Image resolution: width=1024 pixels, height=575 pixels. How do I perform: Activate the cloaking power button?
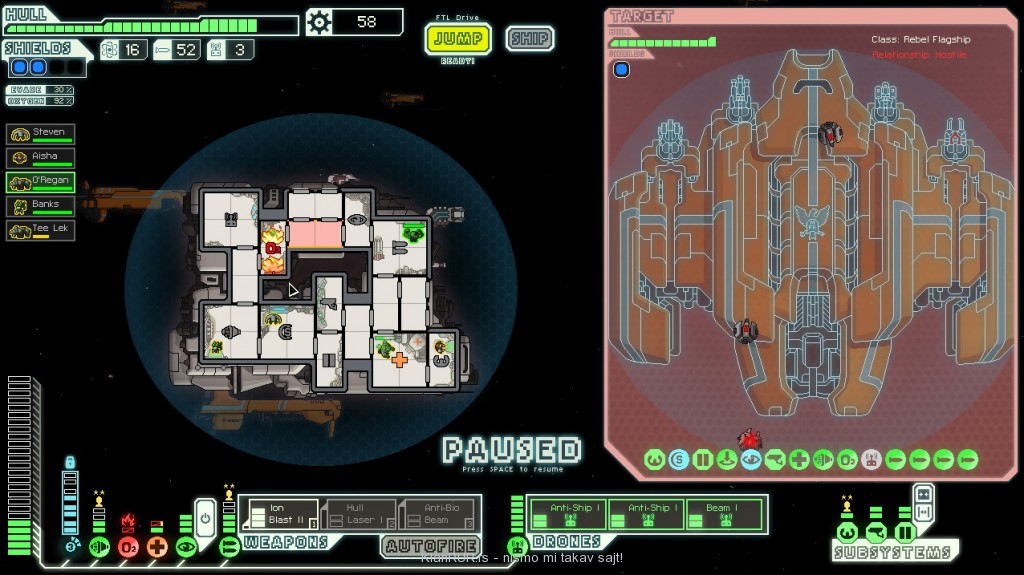(x=204, y=519)
